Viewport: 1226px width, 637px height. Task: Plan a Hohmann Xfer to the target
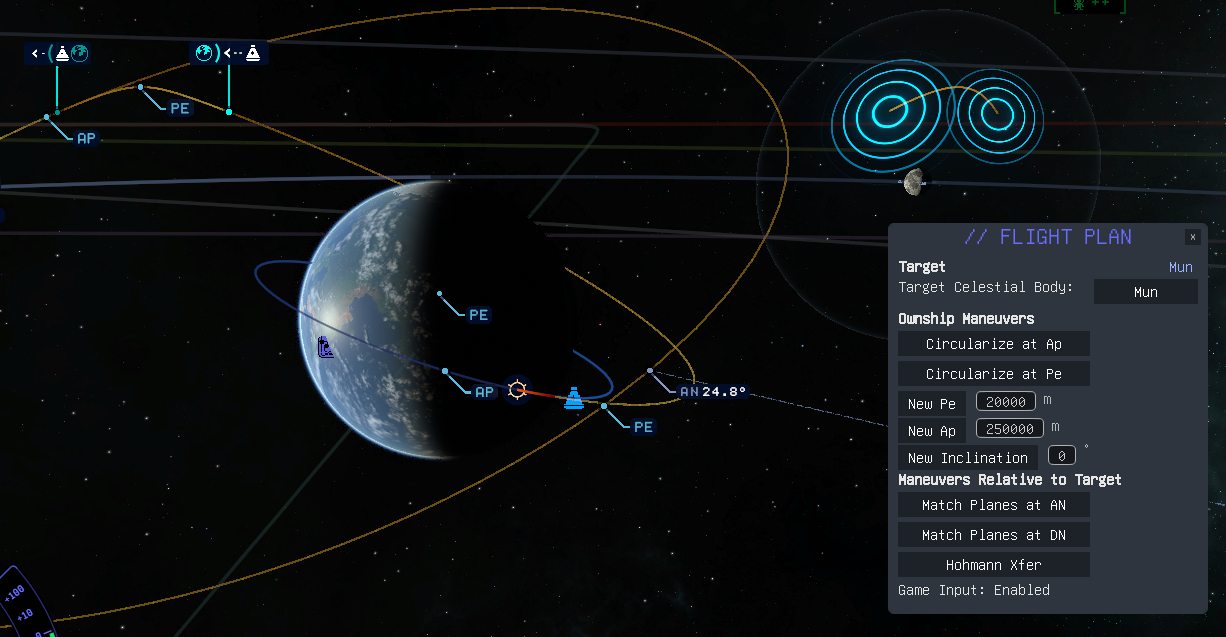tap(993, 565)
